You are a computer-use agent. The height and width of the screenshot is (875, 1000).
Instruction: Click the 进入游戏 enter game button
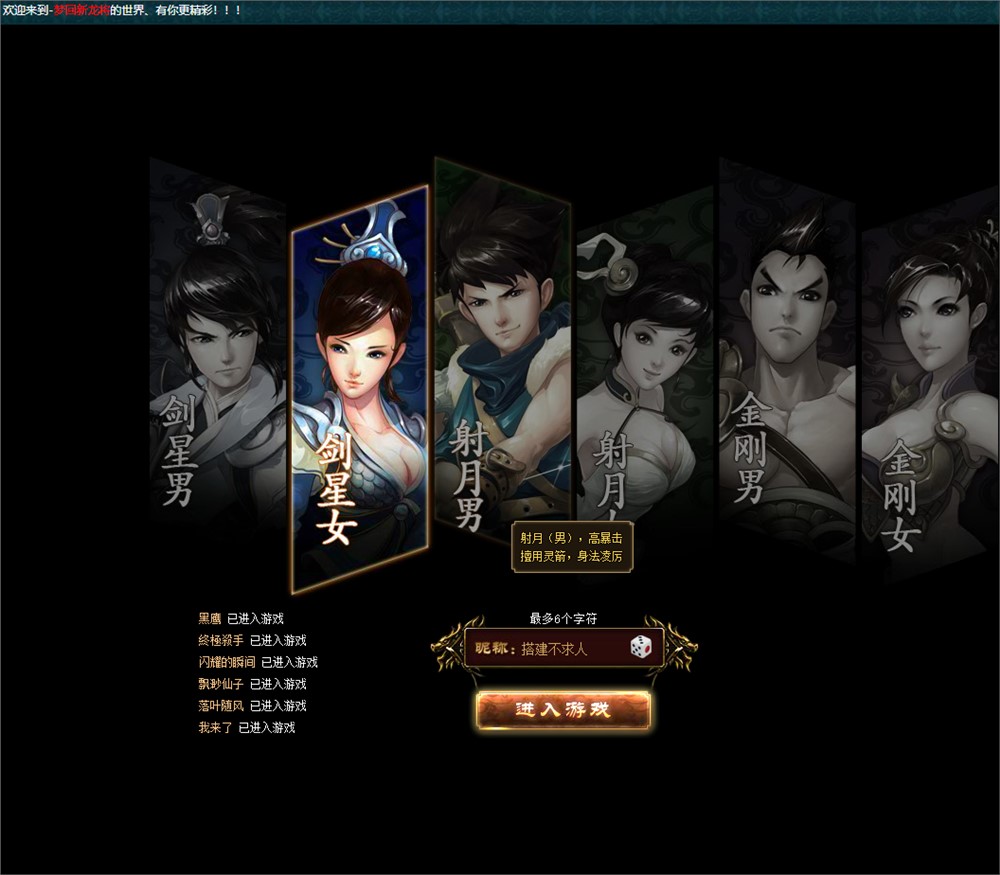(564, 710)
